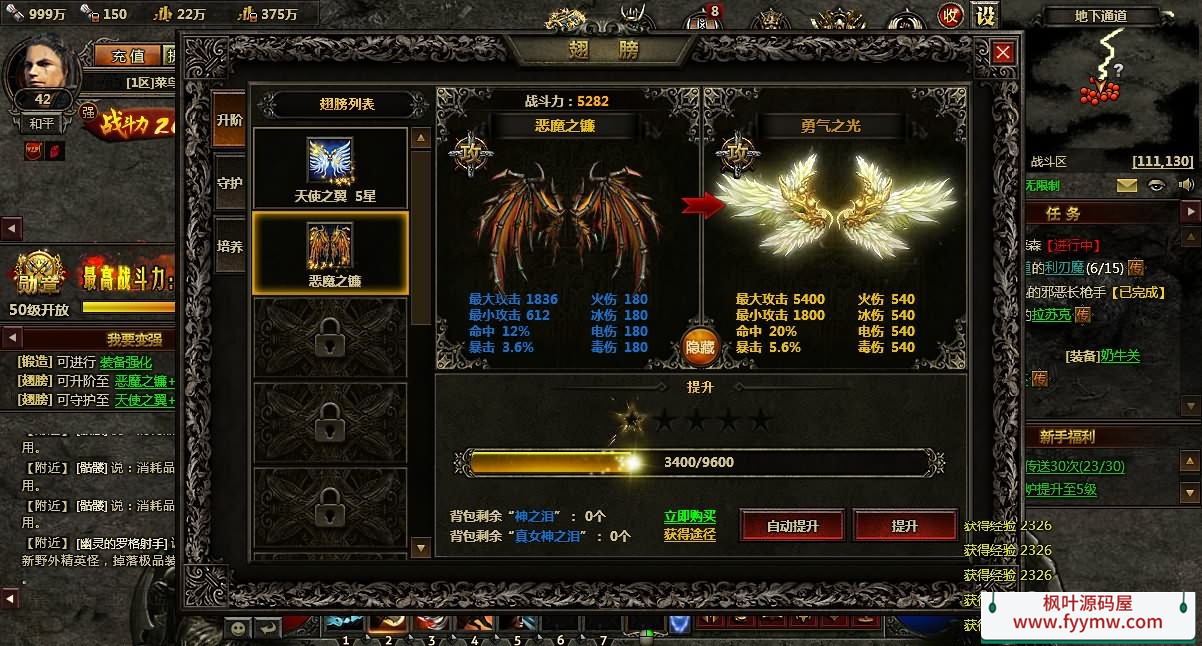Select 天使之翼 5星 in the wing list

tap(330, 168)
